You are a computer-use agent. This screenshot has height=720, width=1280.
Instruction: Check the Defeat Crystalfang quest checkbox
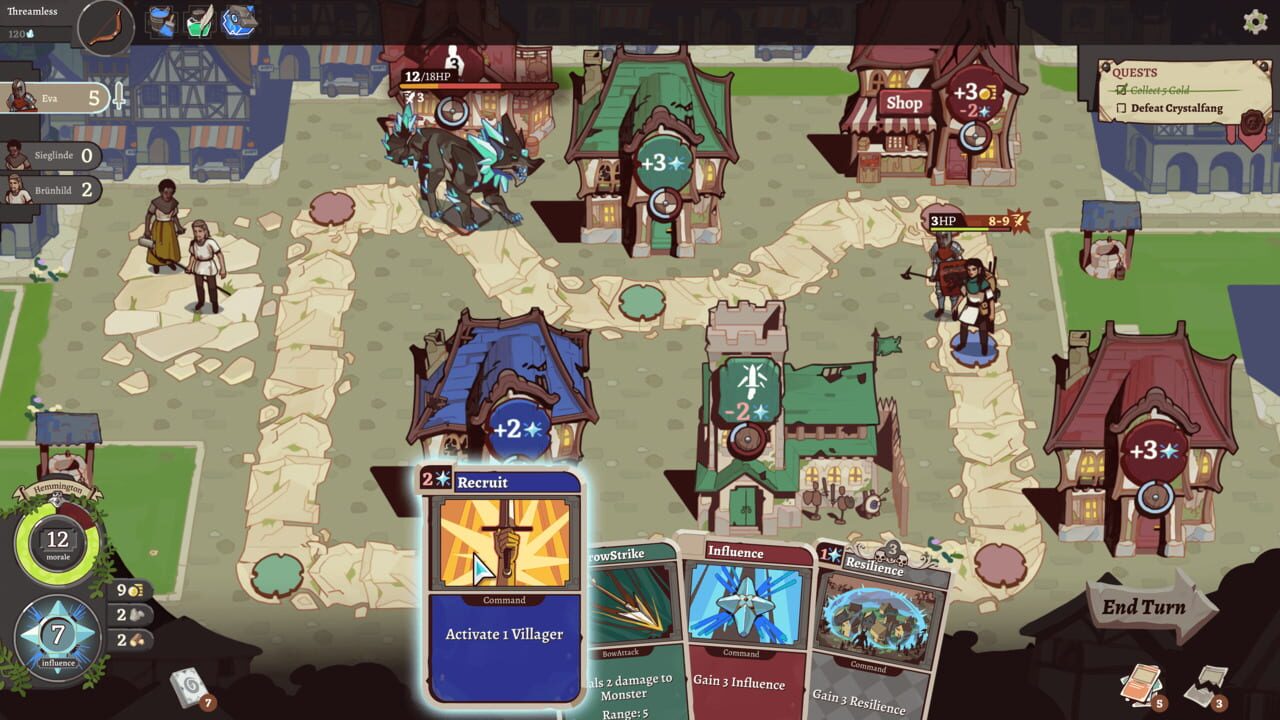pos(1123,107)
